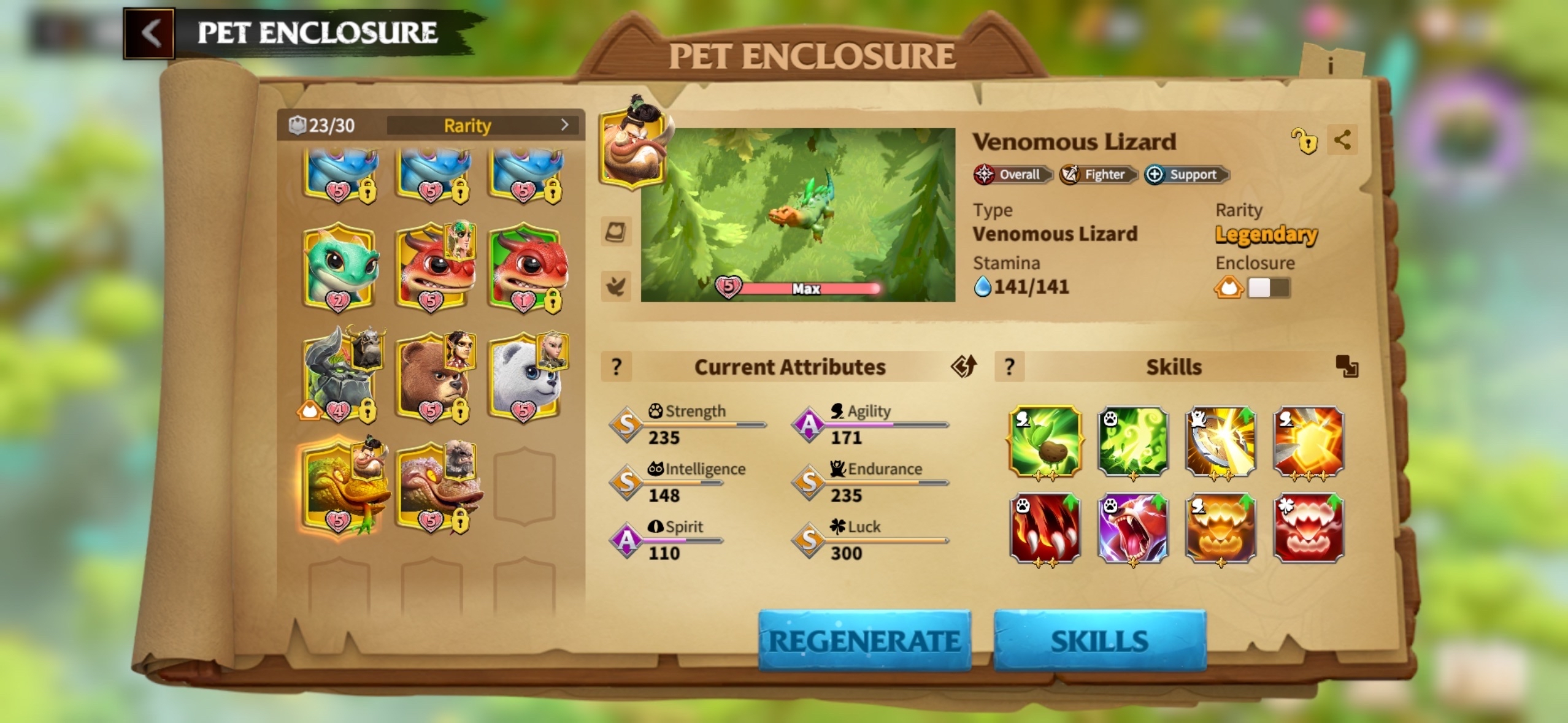Choose the teal baby dragon pet
The image size is (1568, 723).
339,267
